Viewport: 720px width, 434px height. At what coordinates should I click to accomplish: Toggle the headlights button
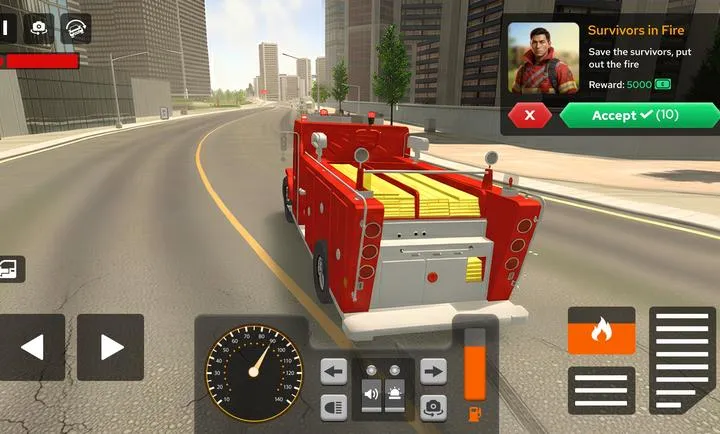[334, 406]
